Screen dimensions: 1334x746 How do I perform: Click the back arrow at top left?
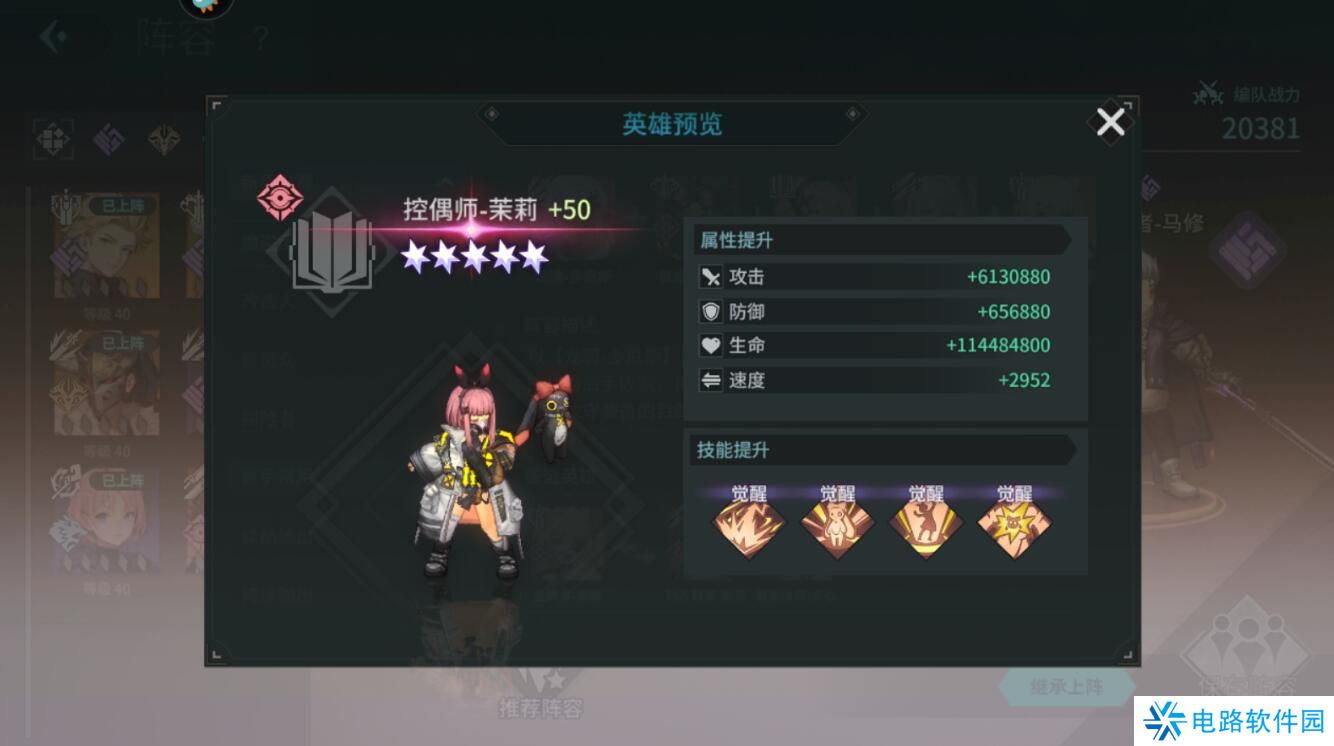48,36
